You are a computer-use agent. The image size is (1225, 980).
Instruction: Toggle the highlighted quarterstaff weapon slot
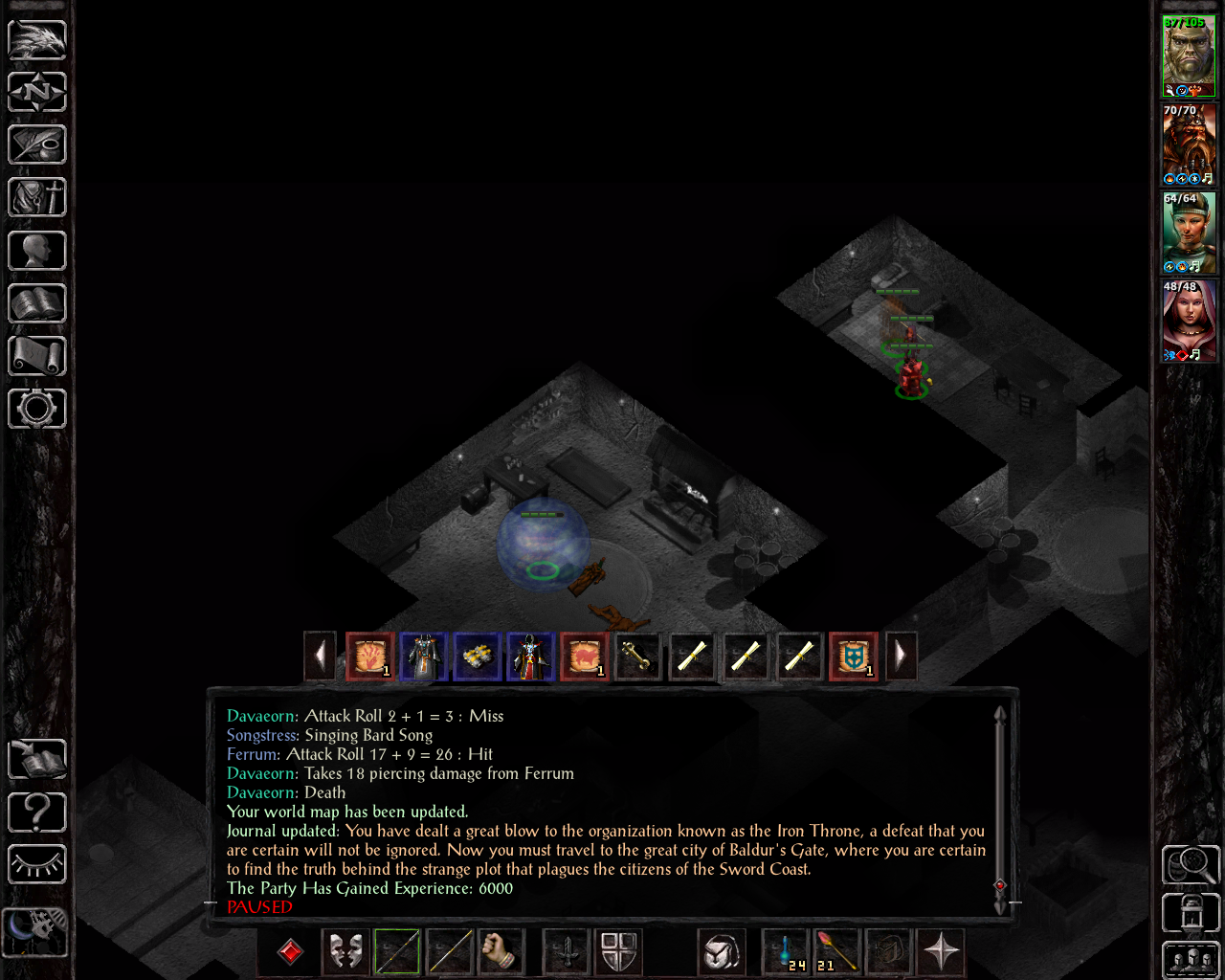396,951
